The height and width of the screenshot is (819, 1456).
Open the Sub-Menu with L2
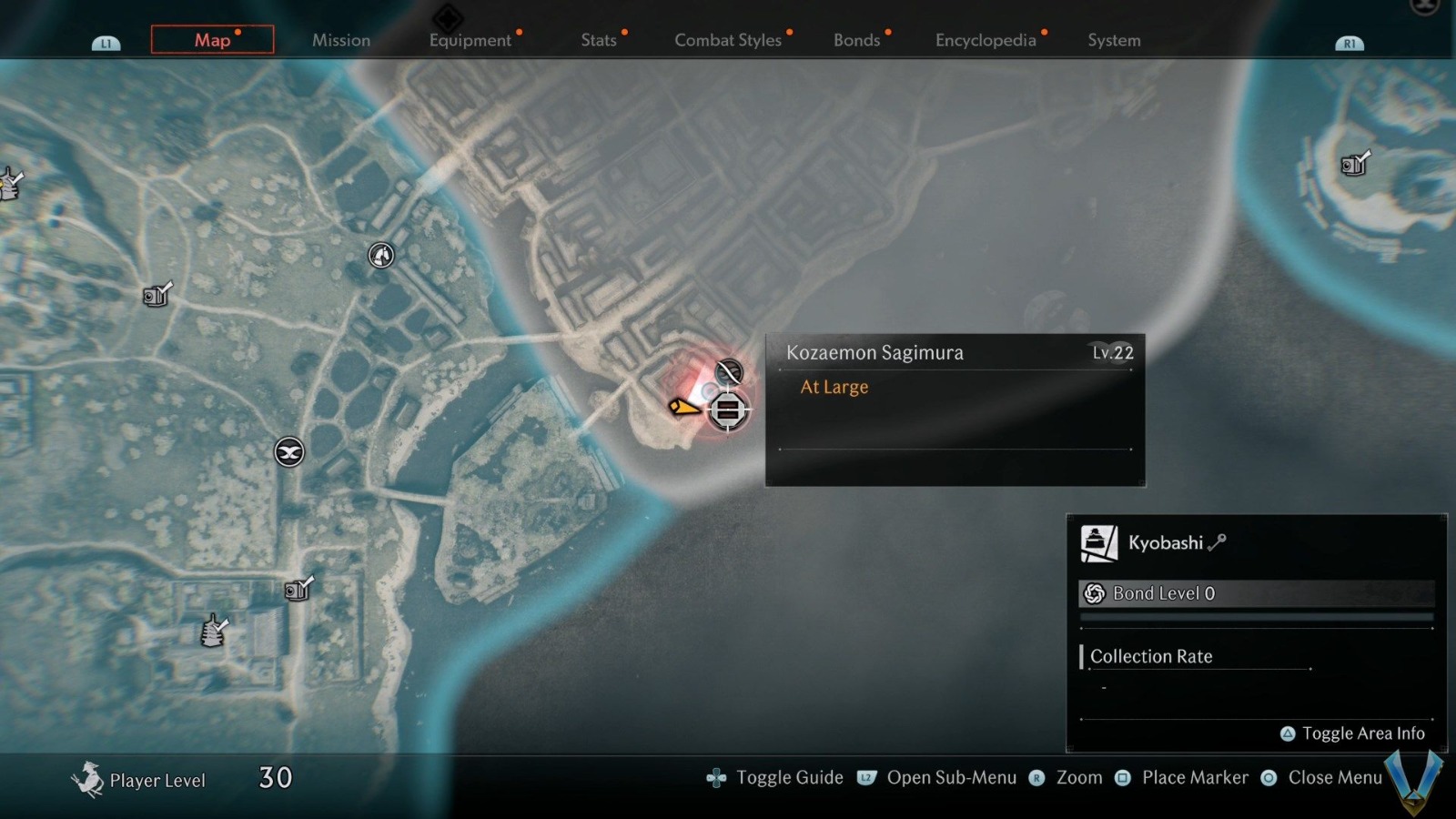tap(864, 778)
